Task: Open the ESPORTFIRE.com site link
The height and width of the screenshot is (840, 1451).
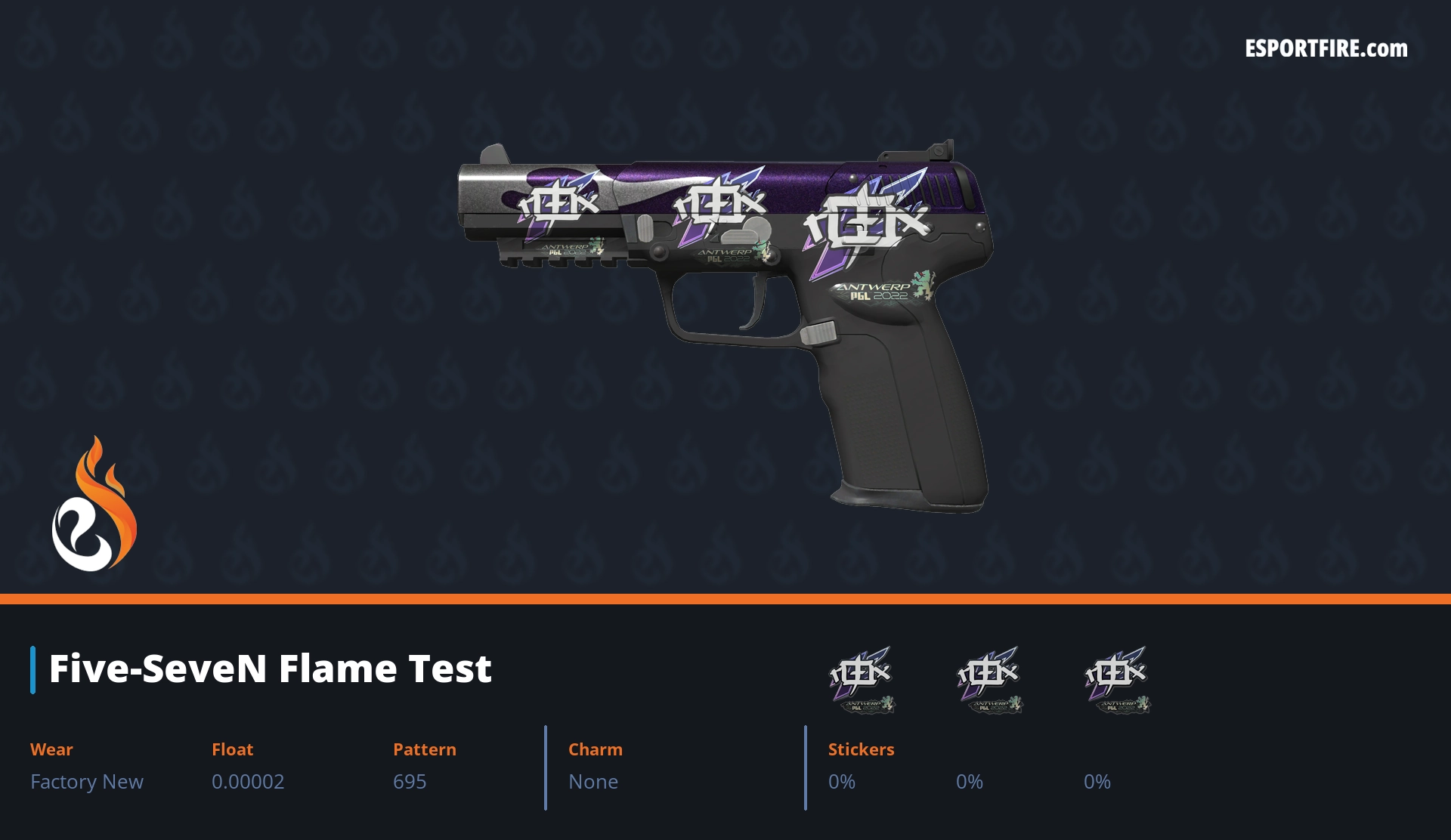Action: [x=1326, y=49]
